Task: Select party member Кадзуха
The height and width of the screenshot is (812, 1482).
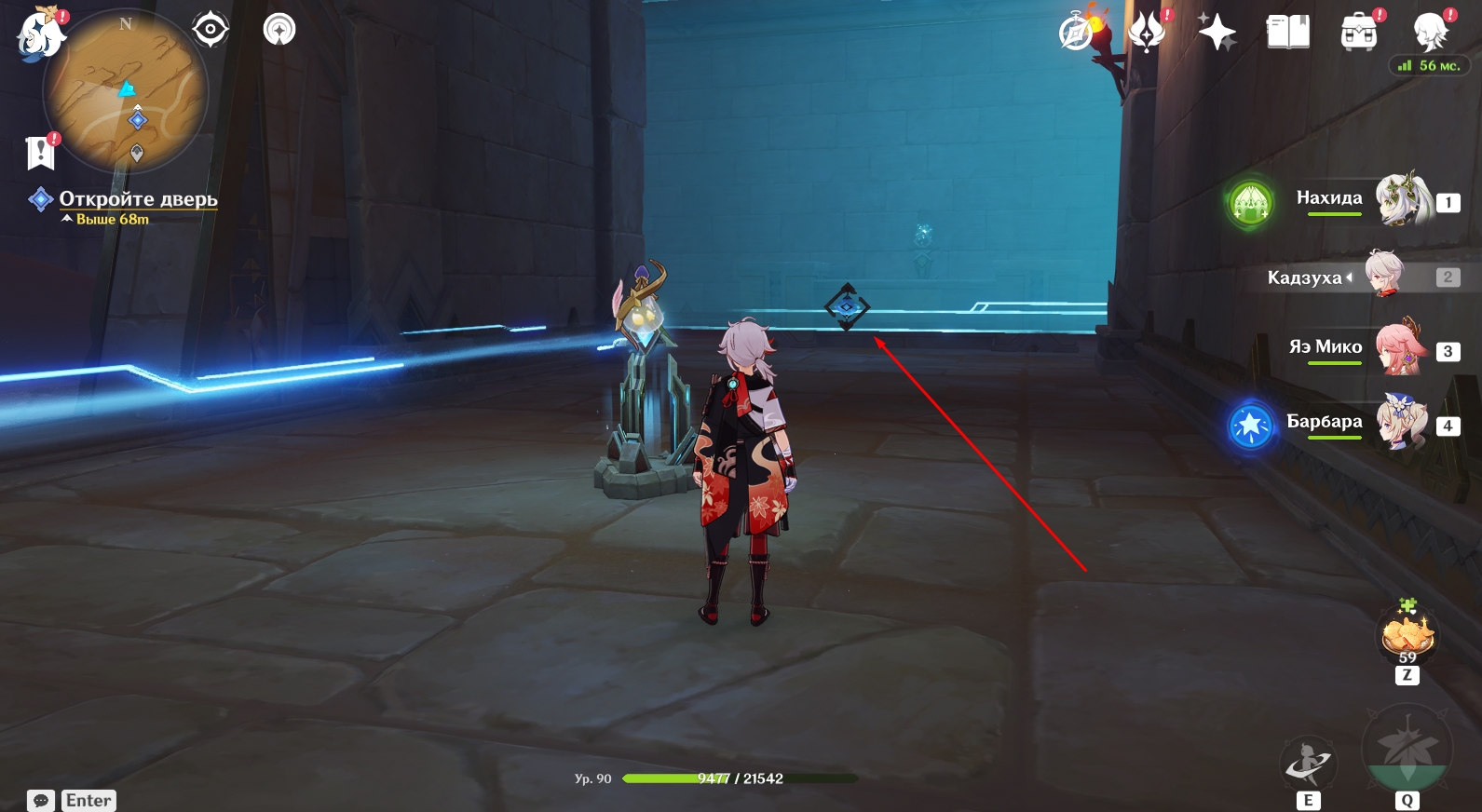Action: 1385,276
